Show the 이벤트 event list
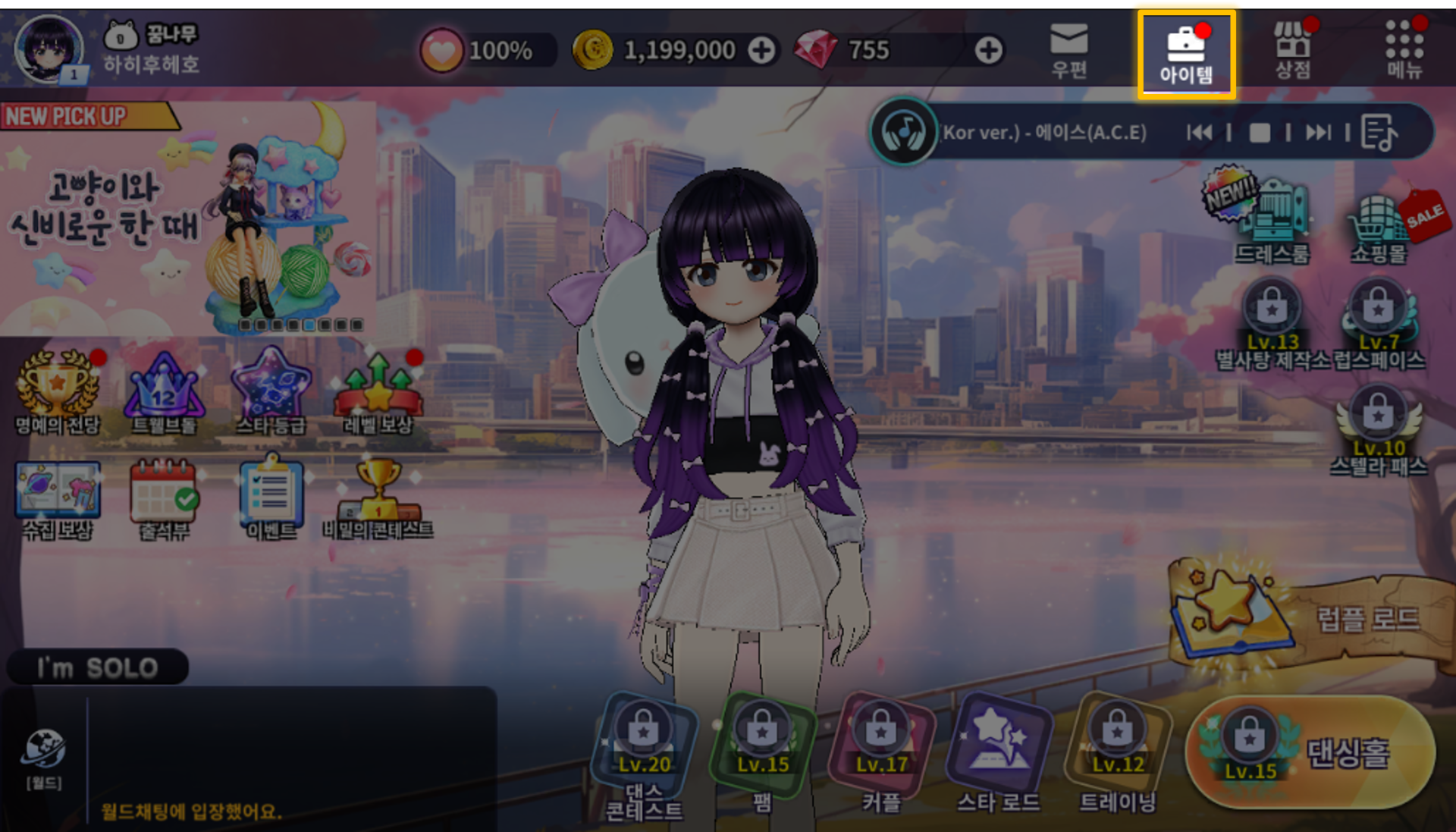This screenshot has height=832, width=1456. (271, 497)
